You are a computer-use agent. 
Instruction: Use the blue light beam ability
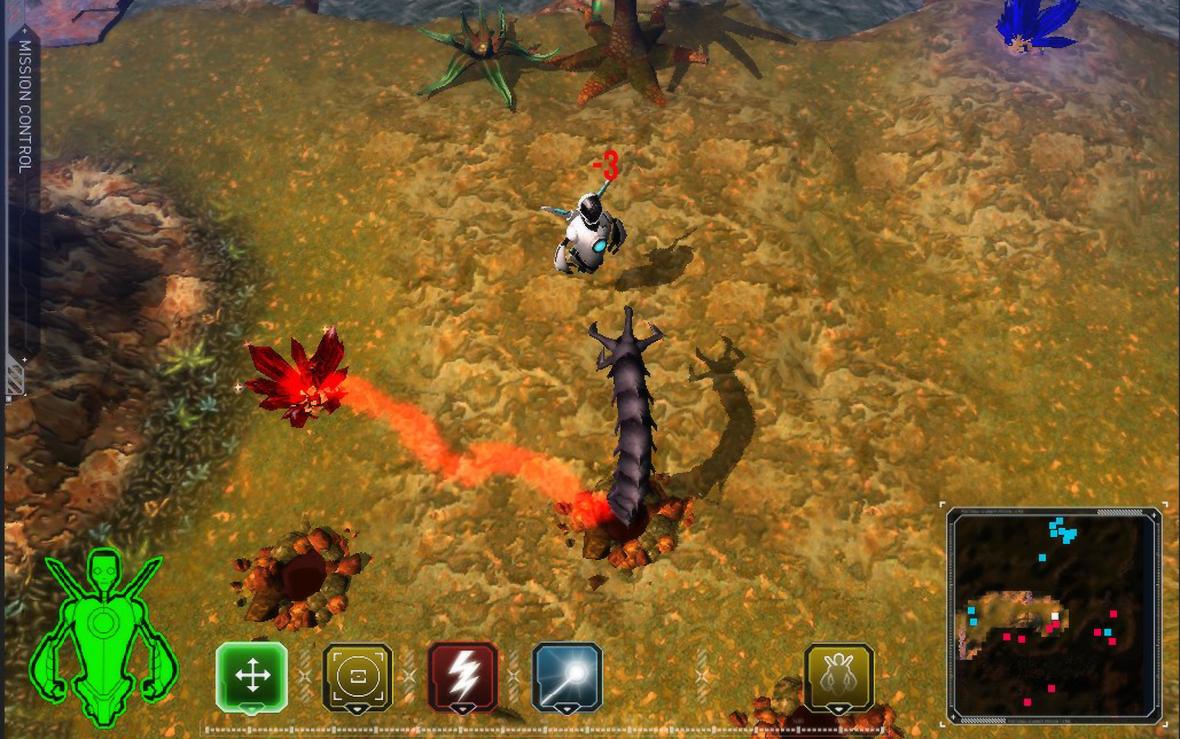[567, 676]
